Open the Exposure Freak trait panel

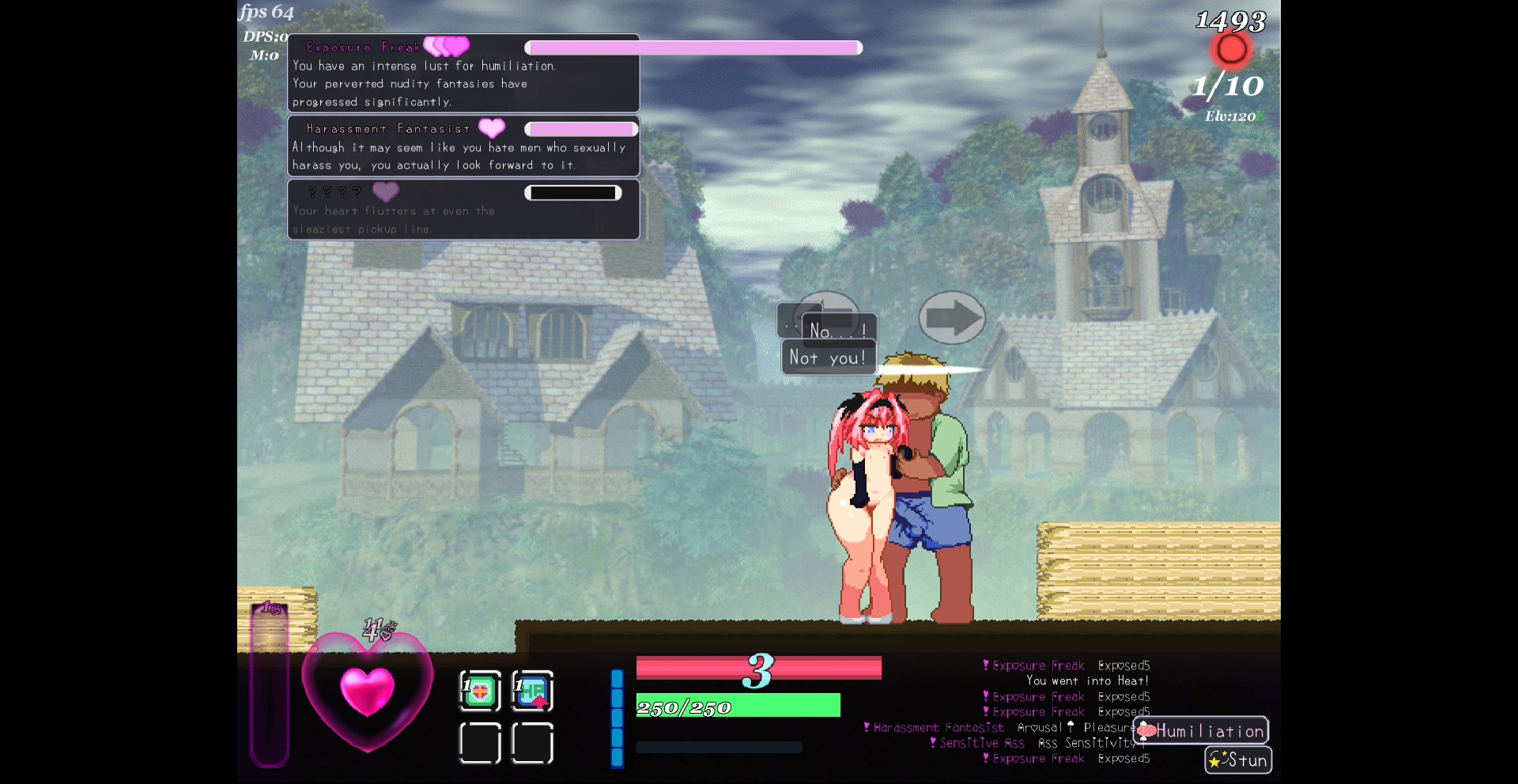click(463, 73)
